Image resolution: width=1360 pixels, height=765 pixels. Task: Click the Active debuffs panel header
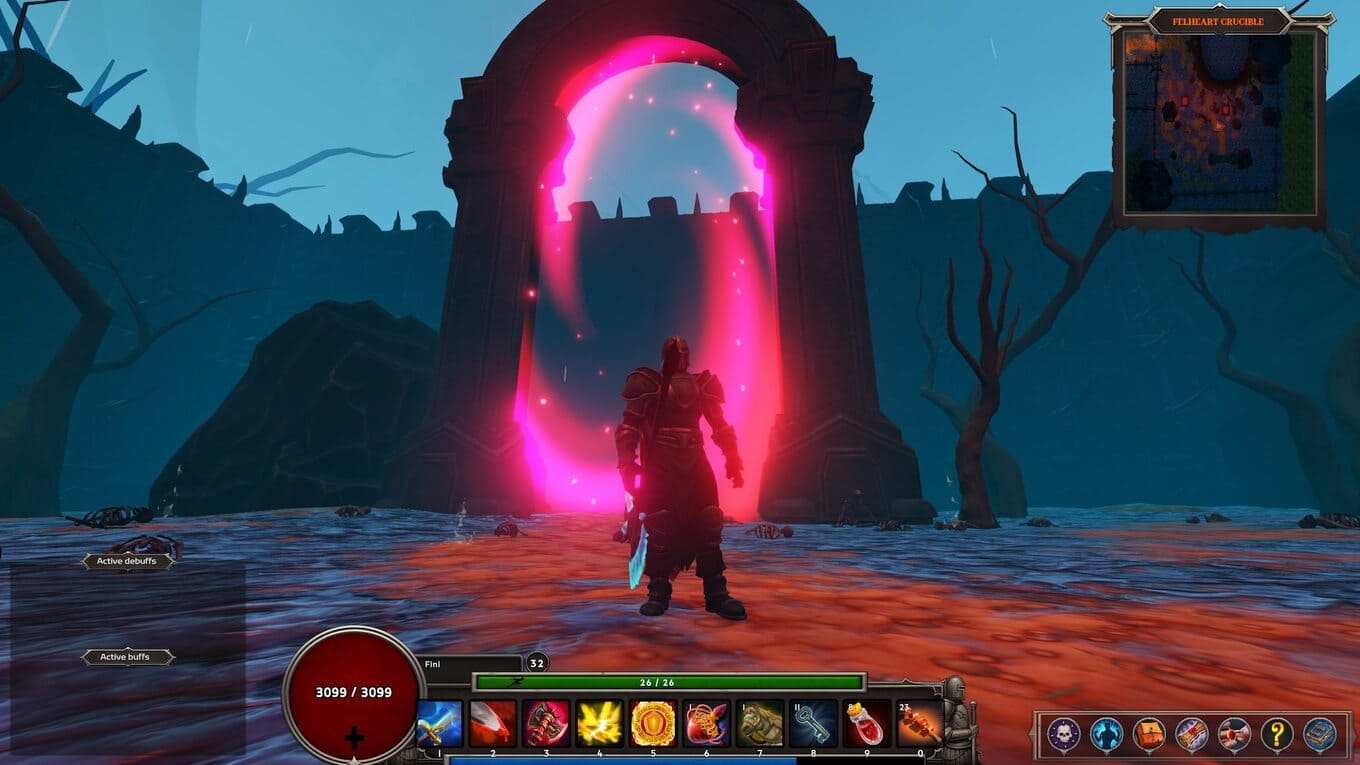tap(128, 562)
